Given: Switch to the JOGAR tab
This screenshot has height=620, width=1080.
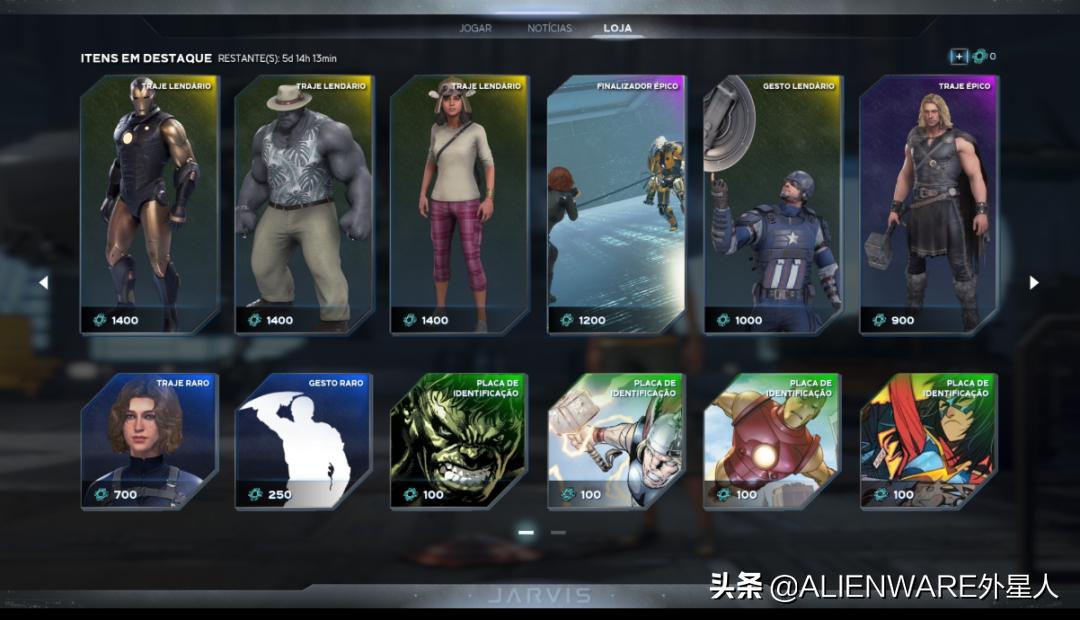Looking at the screenshot, I should click(x=475, y=28).
